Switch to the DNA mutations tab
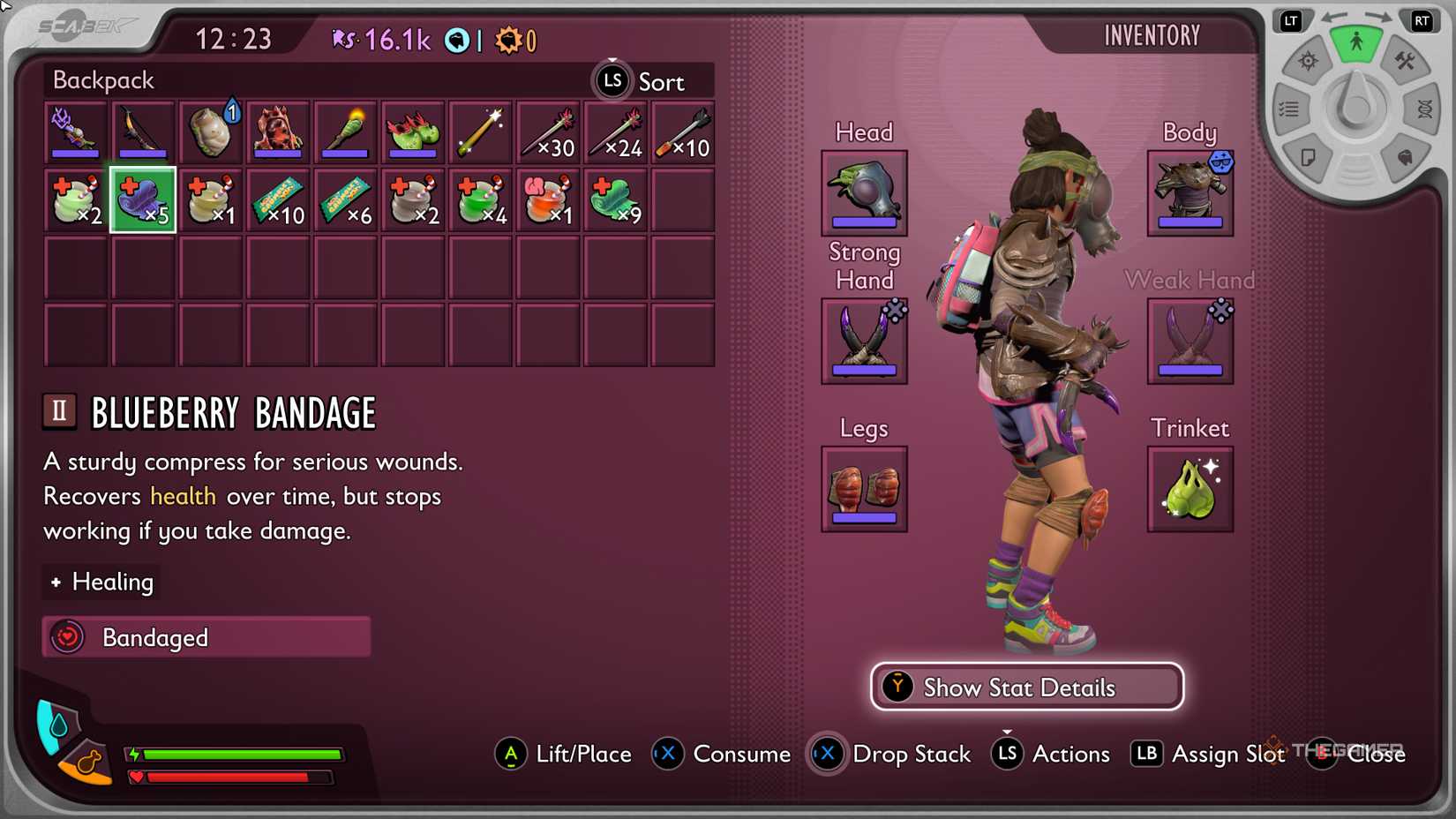 tap(1424, 107)
